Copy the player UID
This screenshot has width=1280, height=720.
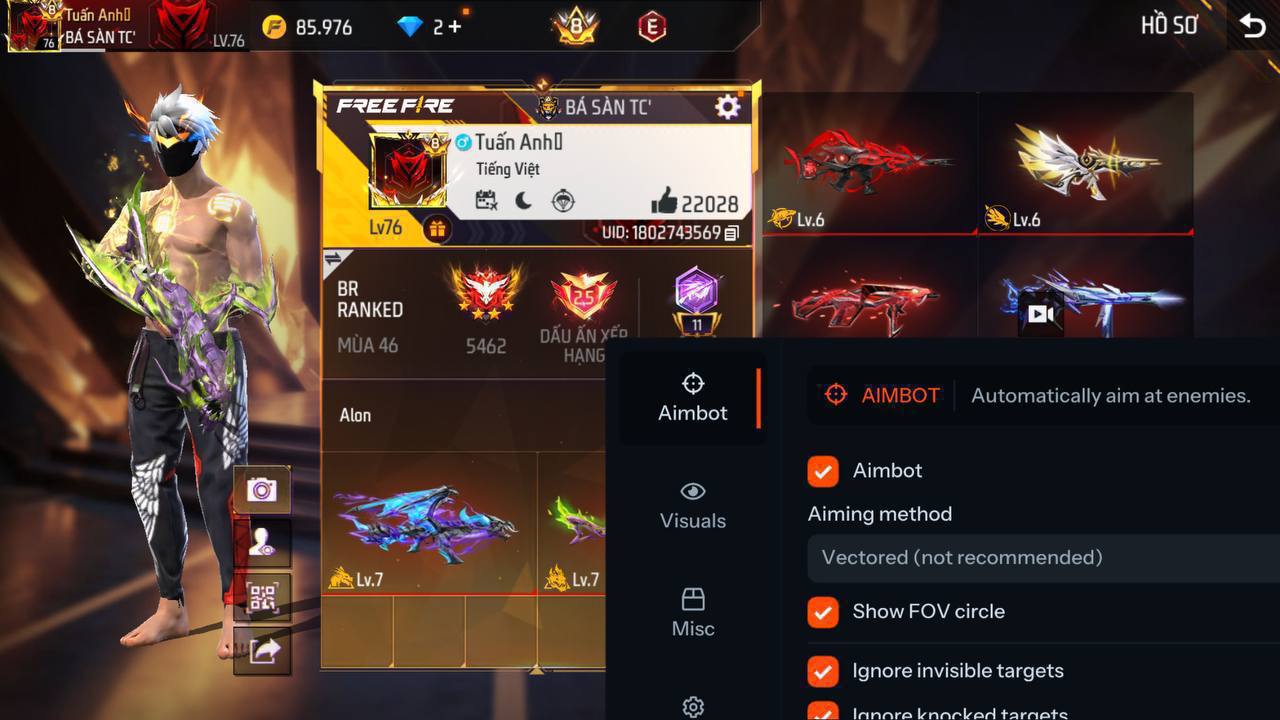732,233
